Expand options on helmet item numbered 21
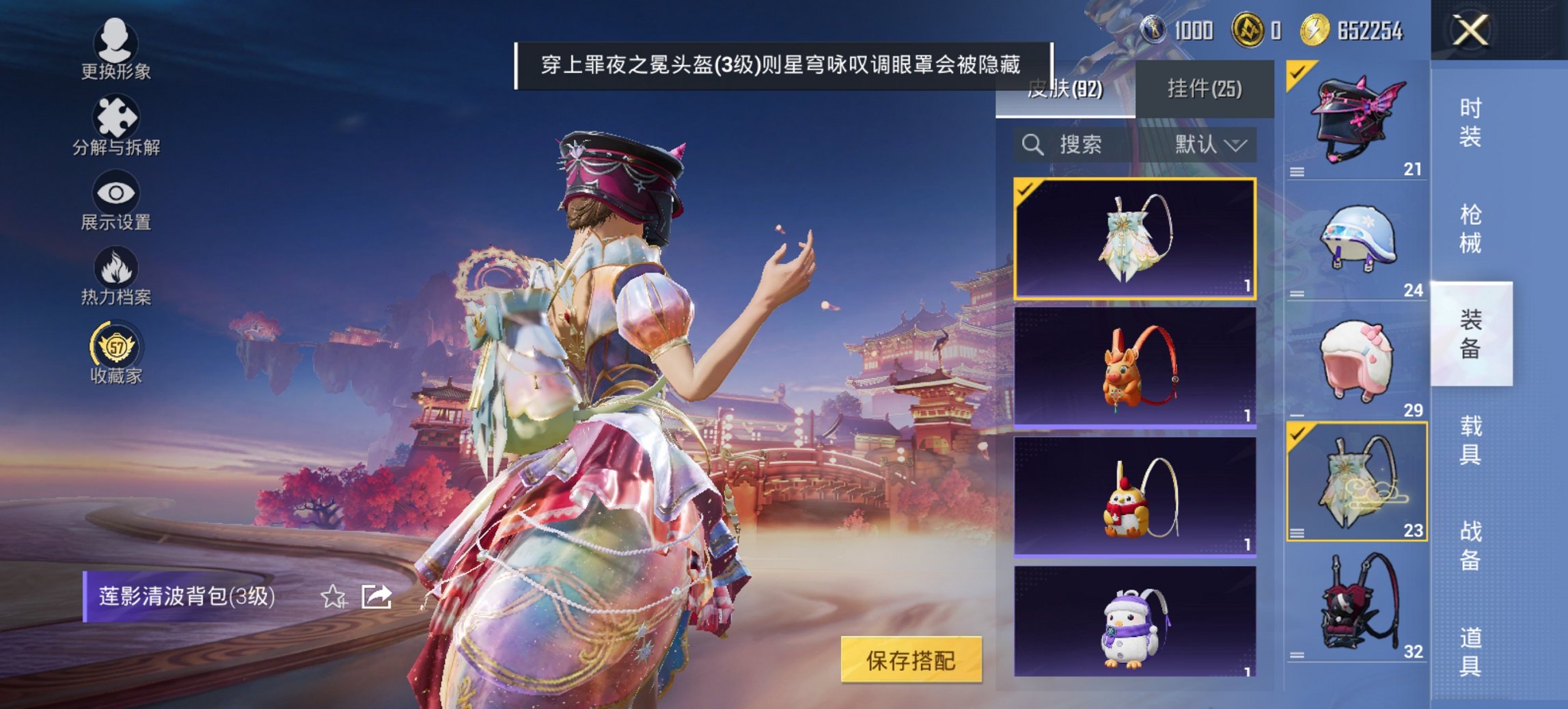The image size is (1568, 709). click(1298, 172)
